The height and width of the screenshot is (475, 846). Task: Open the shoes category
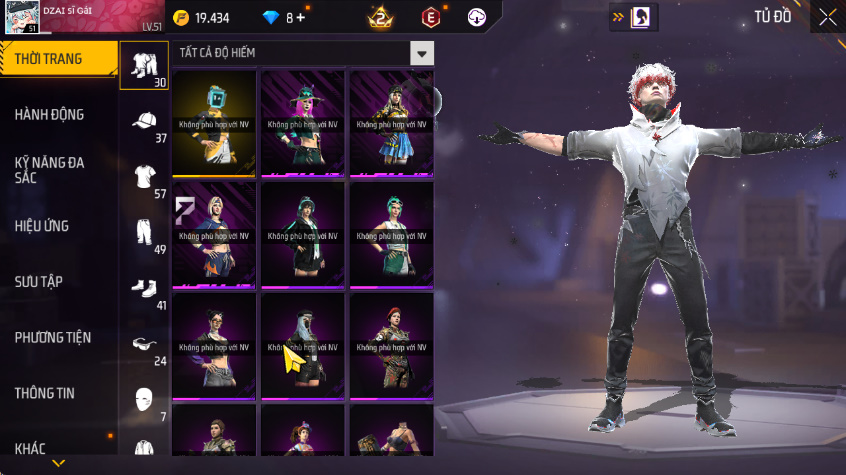[144, 288]
